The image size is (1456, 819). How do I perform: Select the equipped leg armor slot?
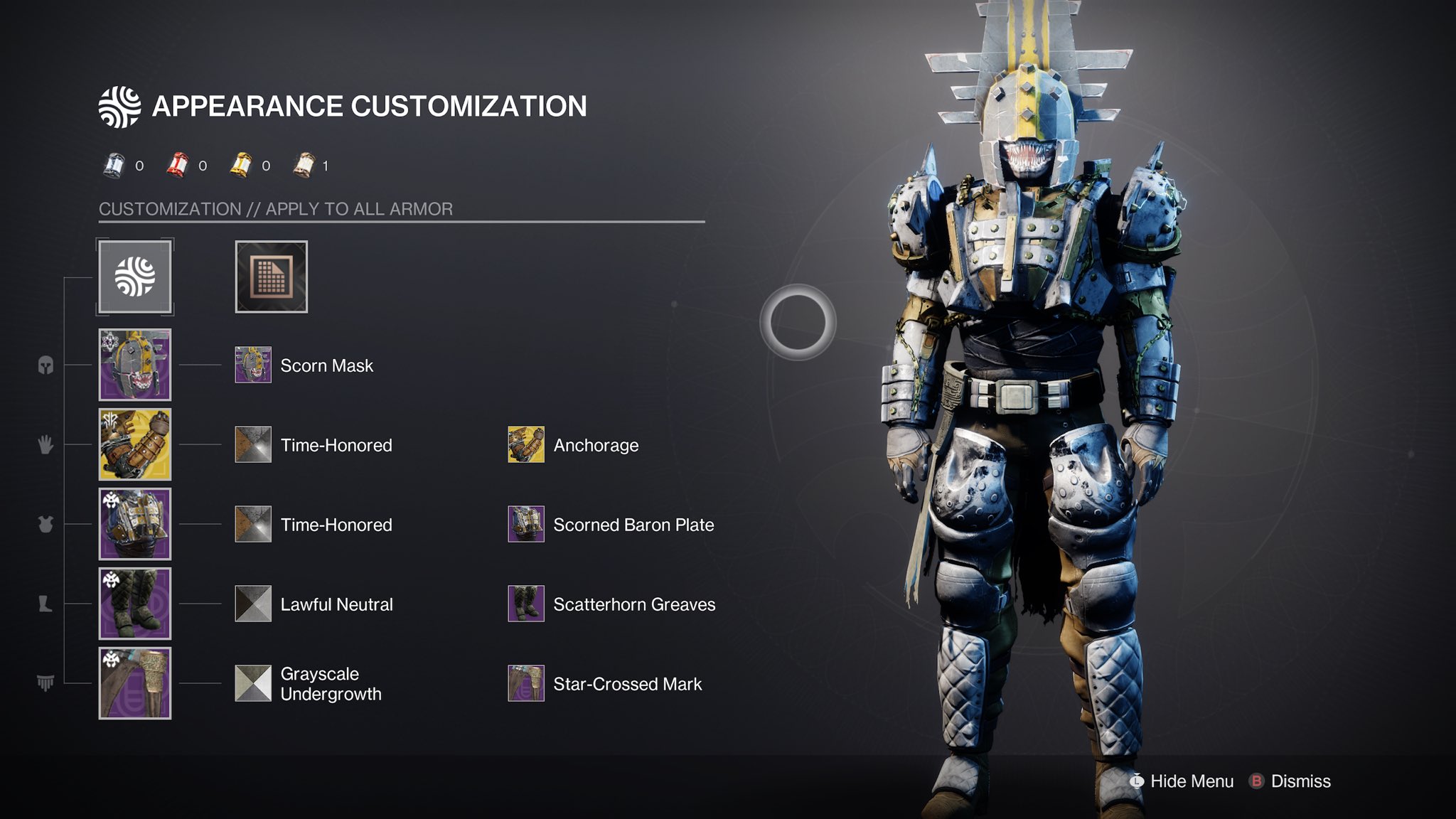(135, 604)
